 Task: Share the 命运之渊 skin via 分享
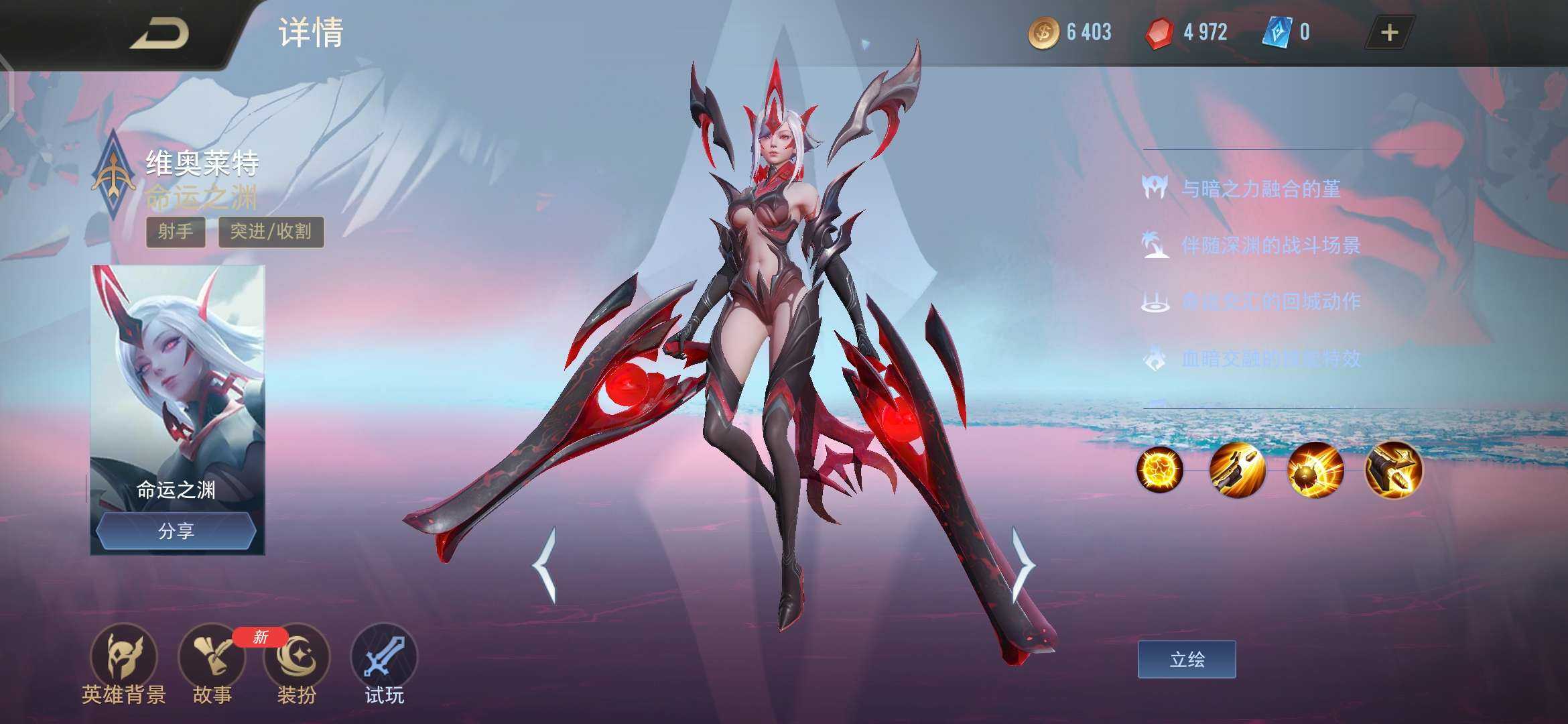(176, 532)
